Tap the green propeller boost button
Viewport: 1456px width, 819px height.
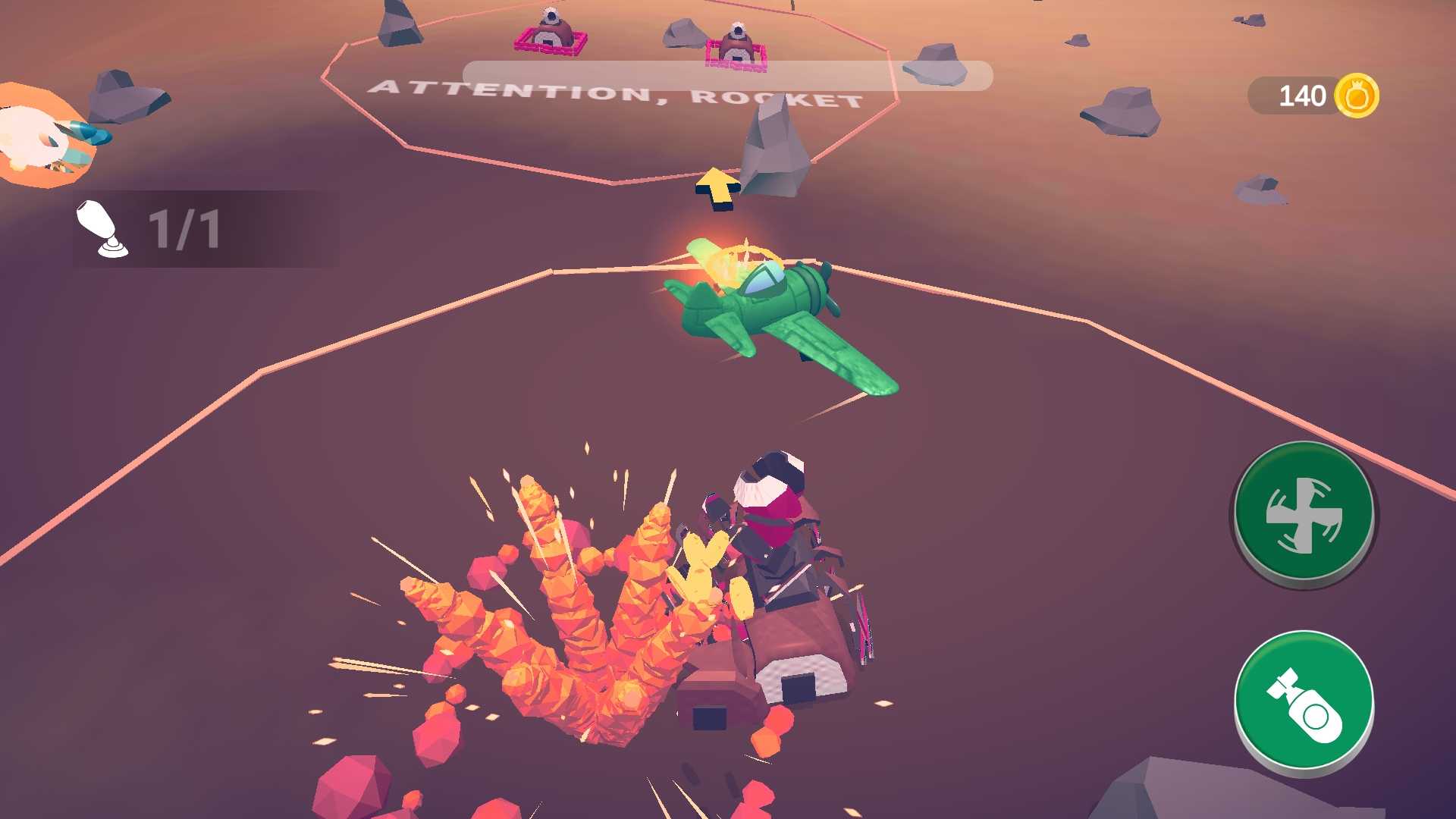coord(1304,513)
